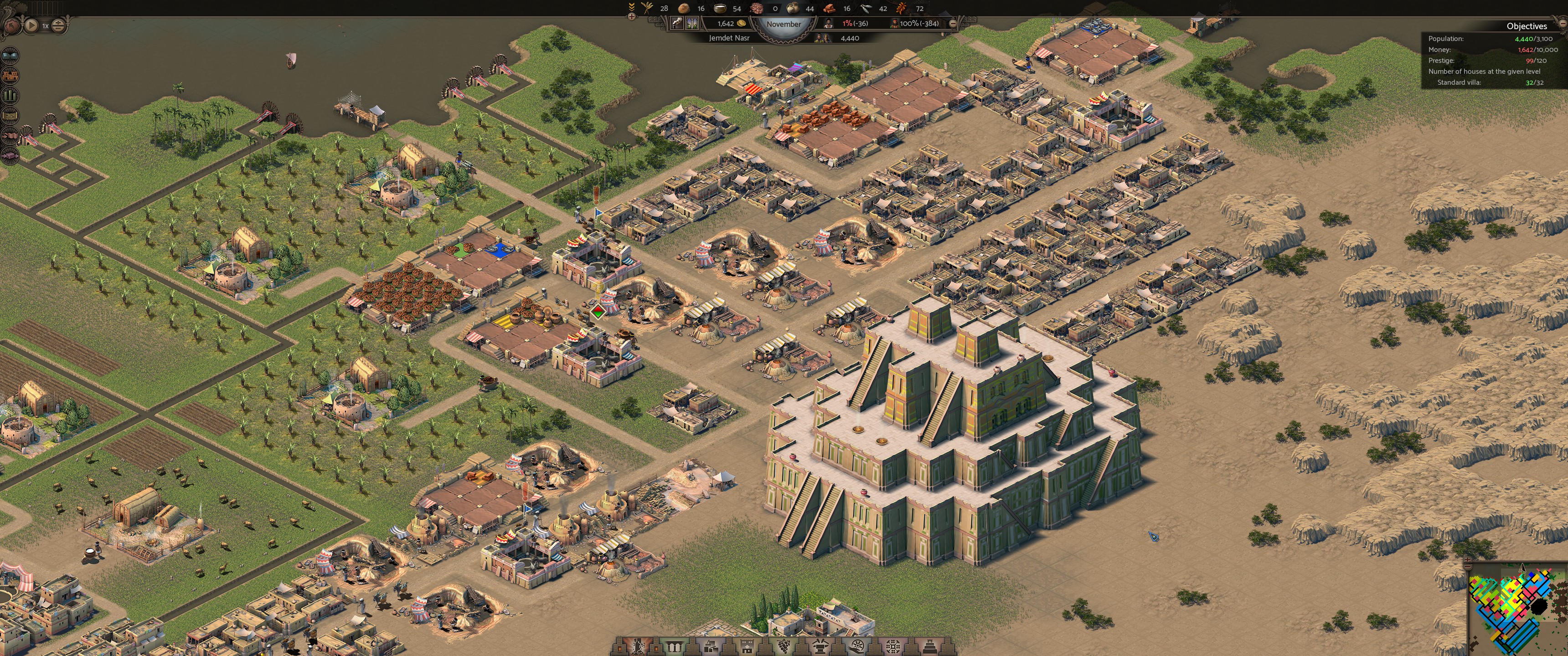Open the parchment scroll map icon
This screenshot has width=1568, height=656.
10,115
